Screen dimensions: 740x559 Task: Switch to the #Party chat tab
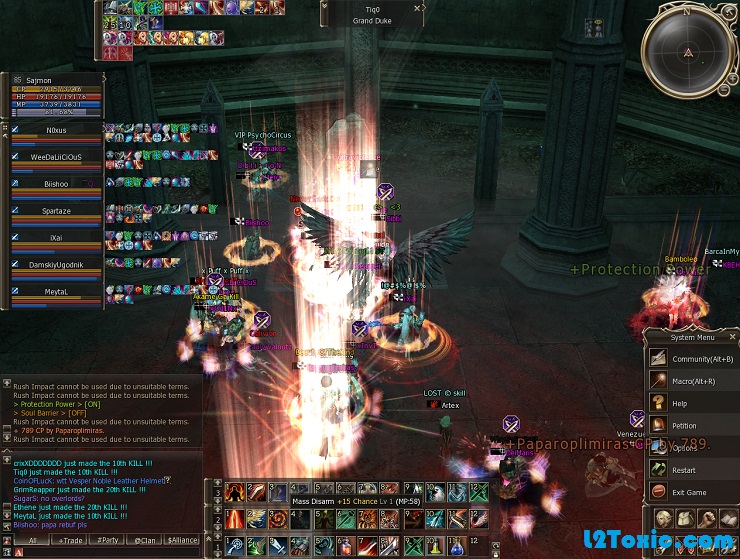coord(108,540)
